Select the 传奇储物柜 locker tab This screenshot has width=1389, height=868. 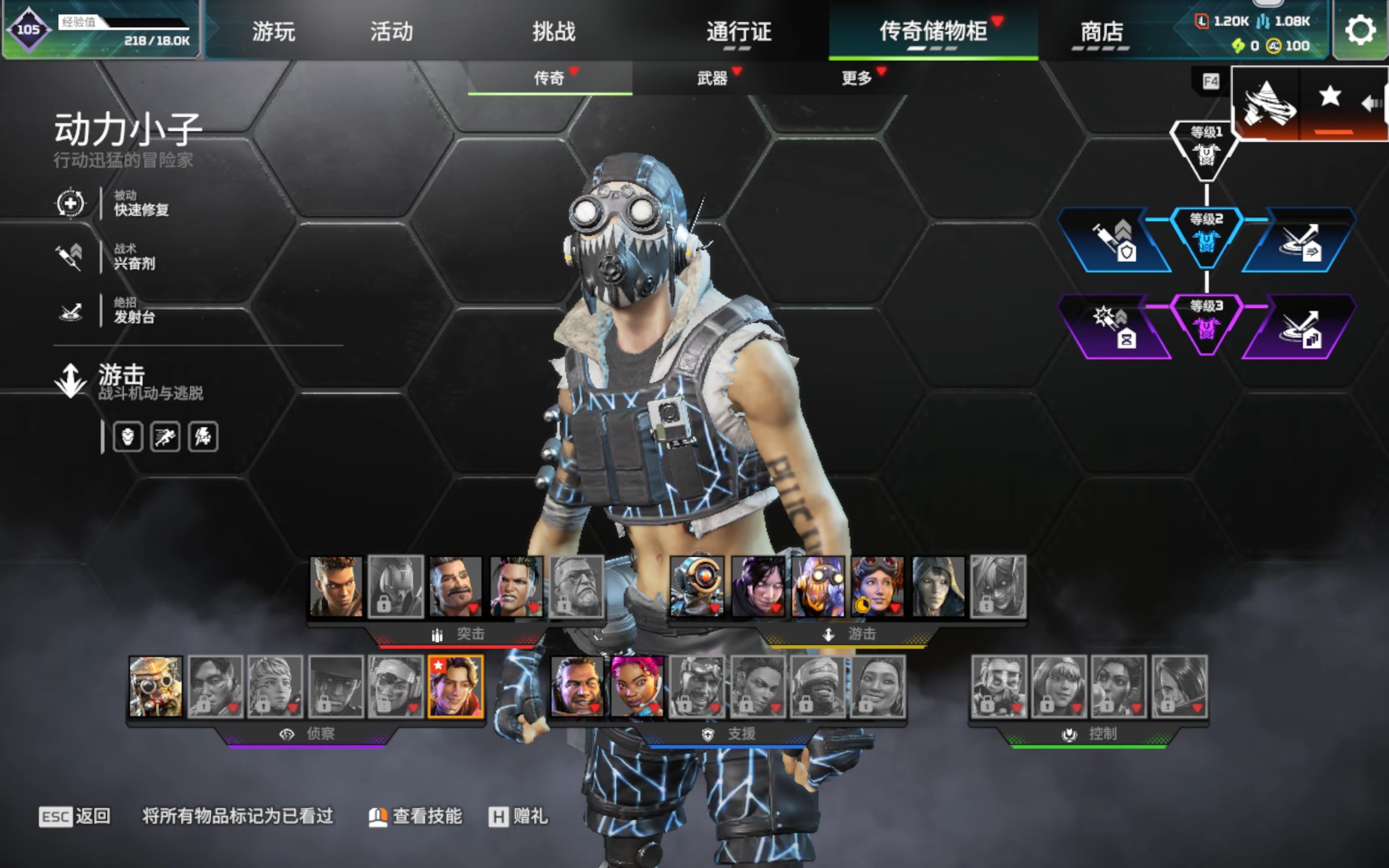(933, 31)
